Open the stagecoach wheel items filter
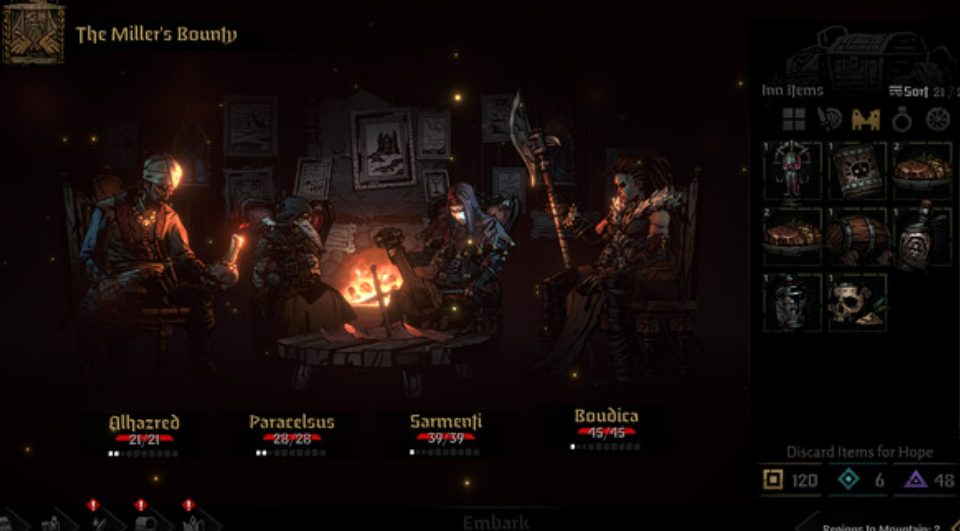The image size is (960, 531). tap(936, 120)
